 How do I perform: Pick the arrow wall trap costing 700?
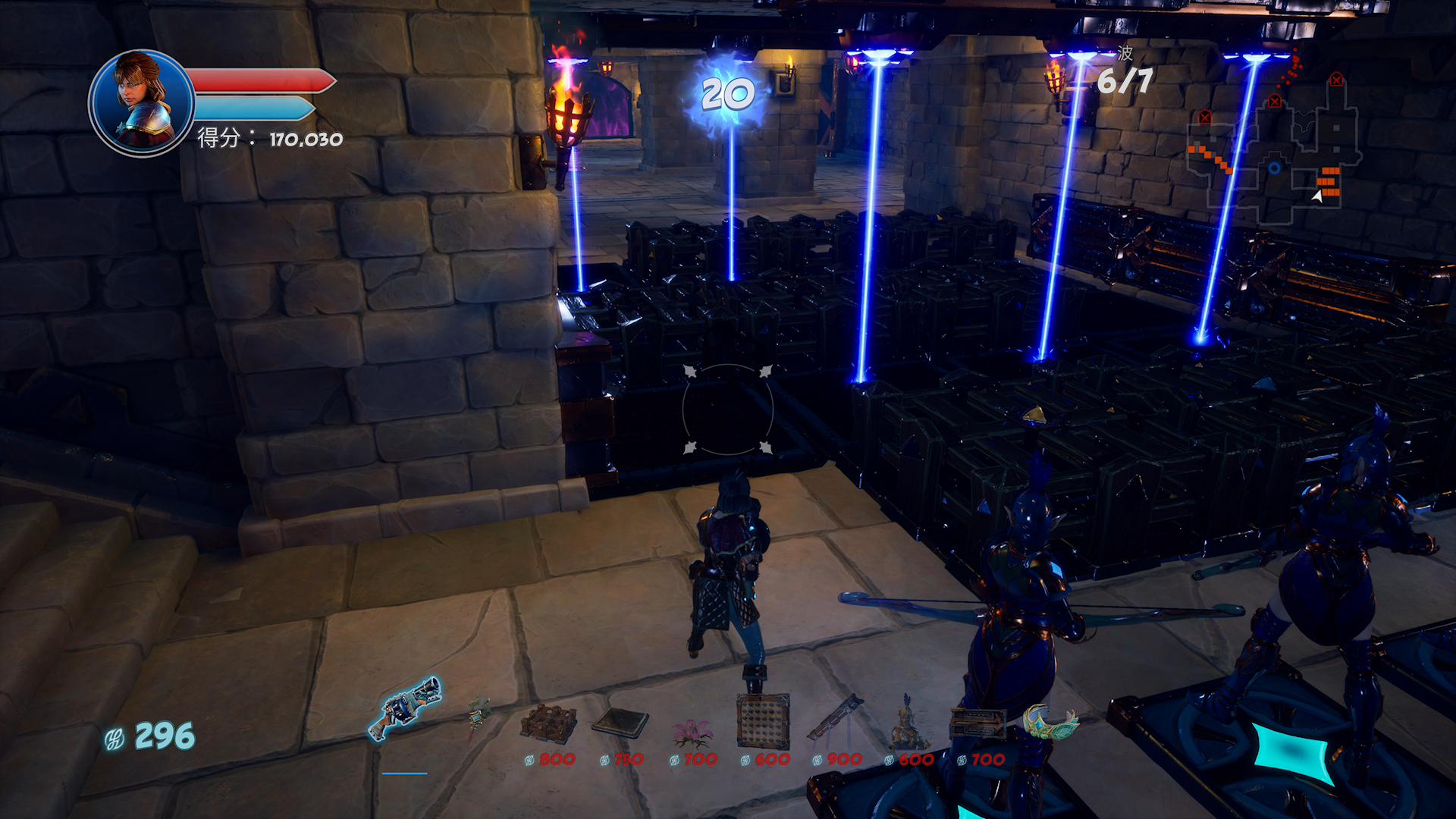click(978, 723)
